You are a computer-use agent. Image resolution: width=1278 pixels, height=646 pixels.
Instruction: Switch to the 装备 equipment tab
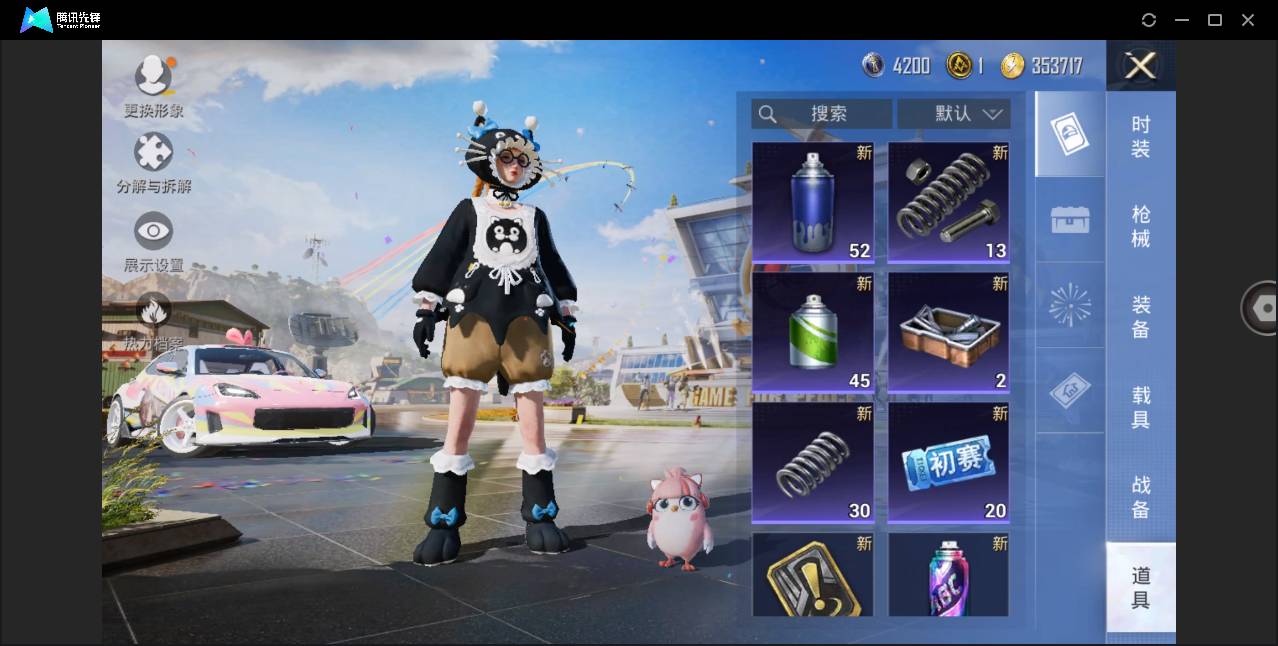[x=1141, y=317]
